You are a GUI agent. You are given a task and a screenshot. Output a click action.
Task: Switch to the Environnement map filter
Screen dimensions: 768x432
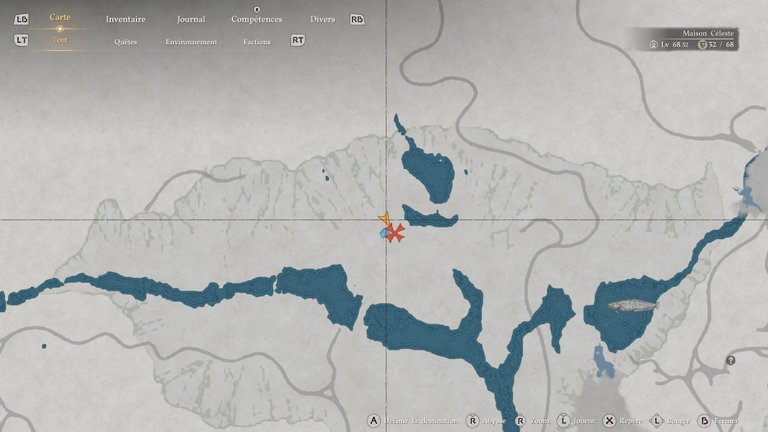coord(191,42)
